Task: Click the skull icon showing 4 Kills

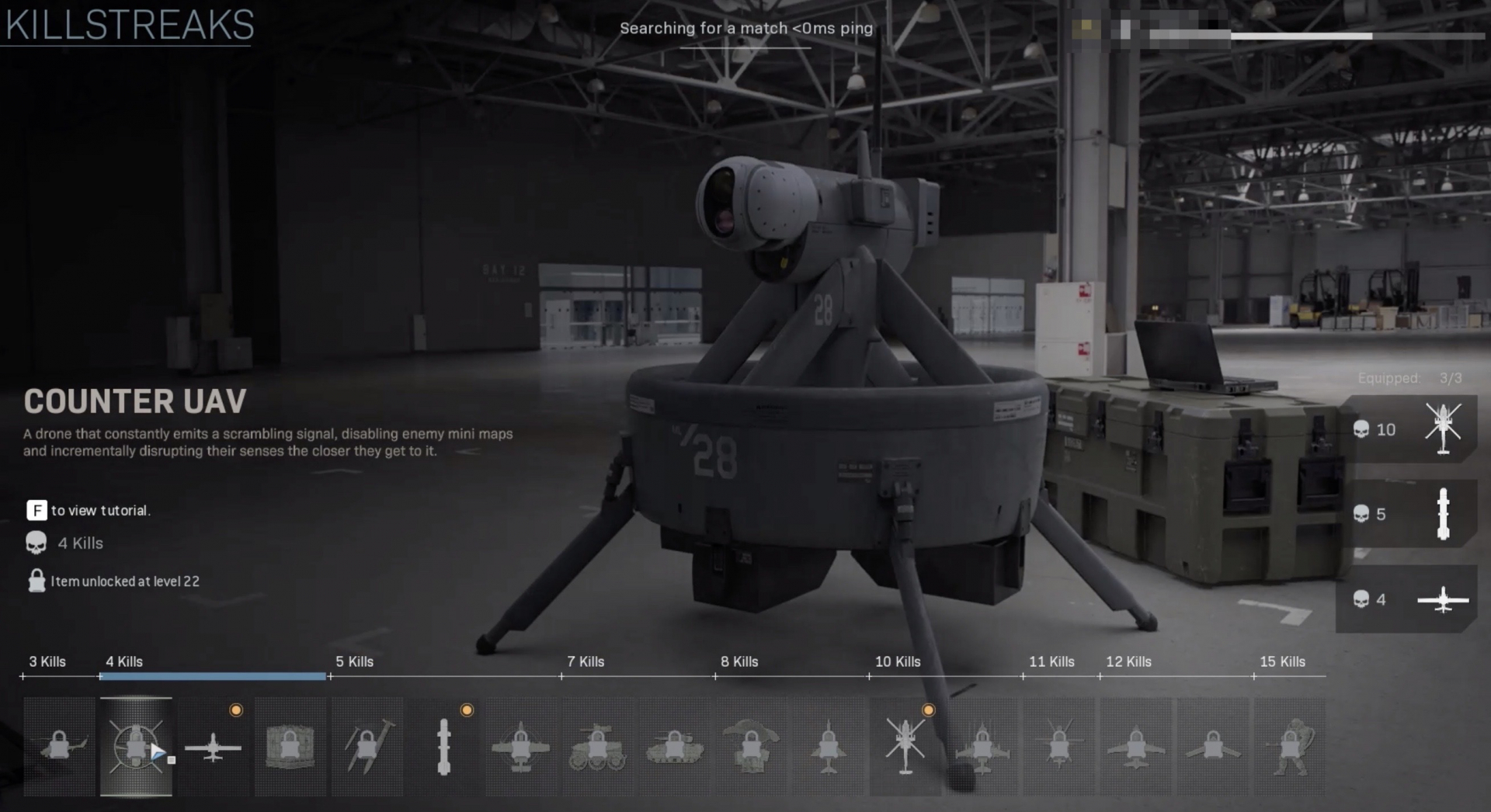Action: click(x=35, y=543)
